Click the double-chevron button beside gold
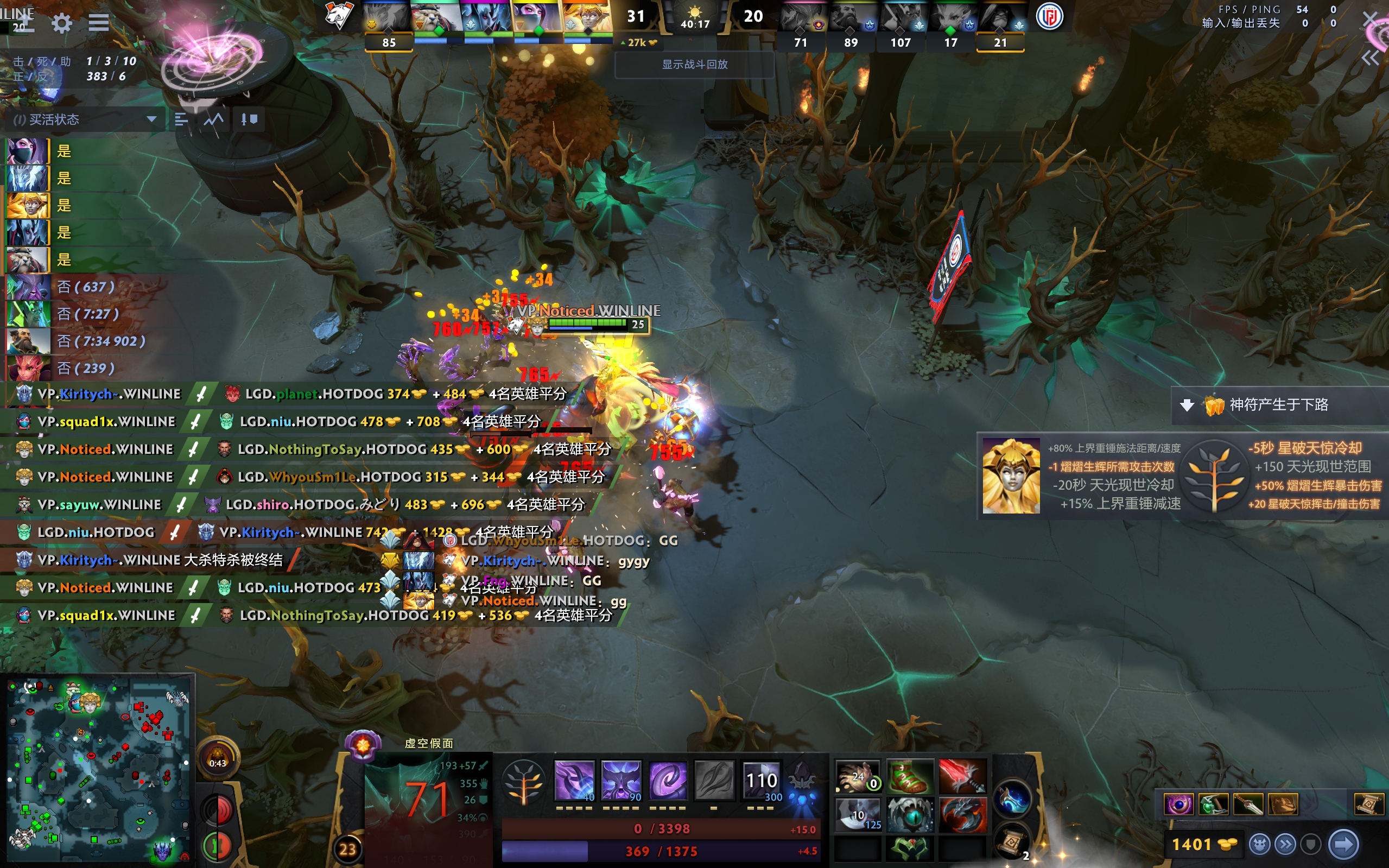The height and width of the screenshot is (868, 1389). pyautogui.click(x=1286, y=844)
